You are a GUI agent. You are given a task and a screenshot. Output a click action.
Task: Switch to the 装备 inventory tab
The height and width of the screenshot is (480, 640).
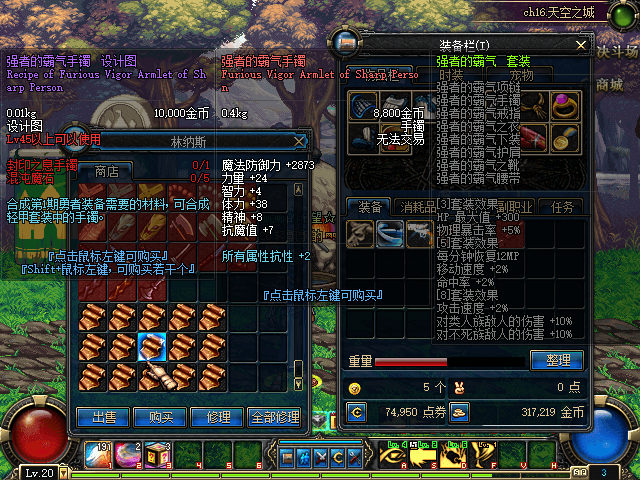[x=370, y=207]
